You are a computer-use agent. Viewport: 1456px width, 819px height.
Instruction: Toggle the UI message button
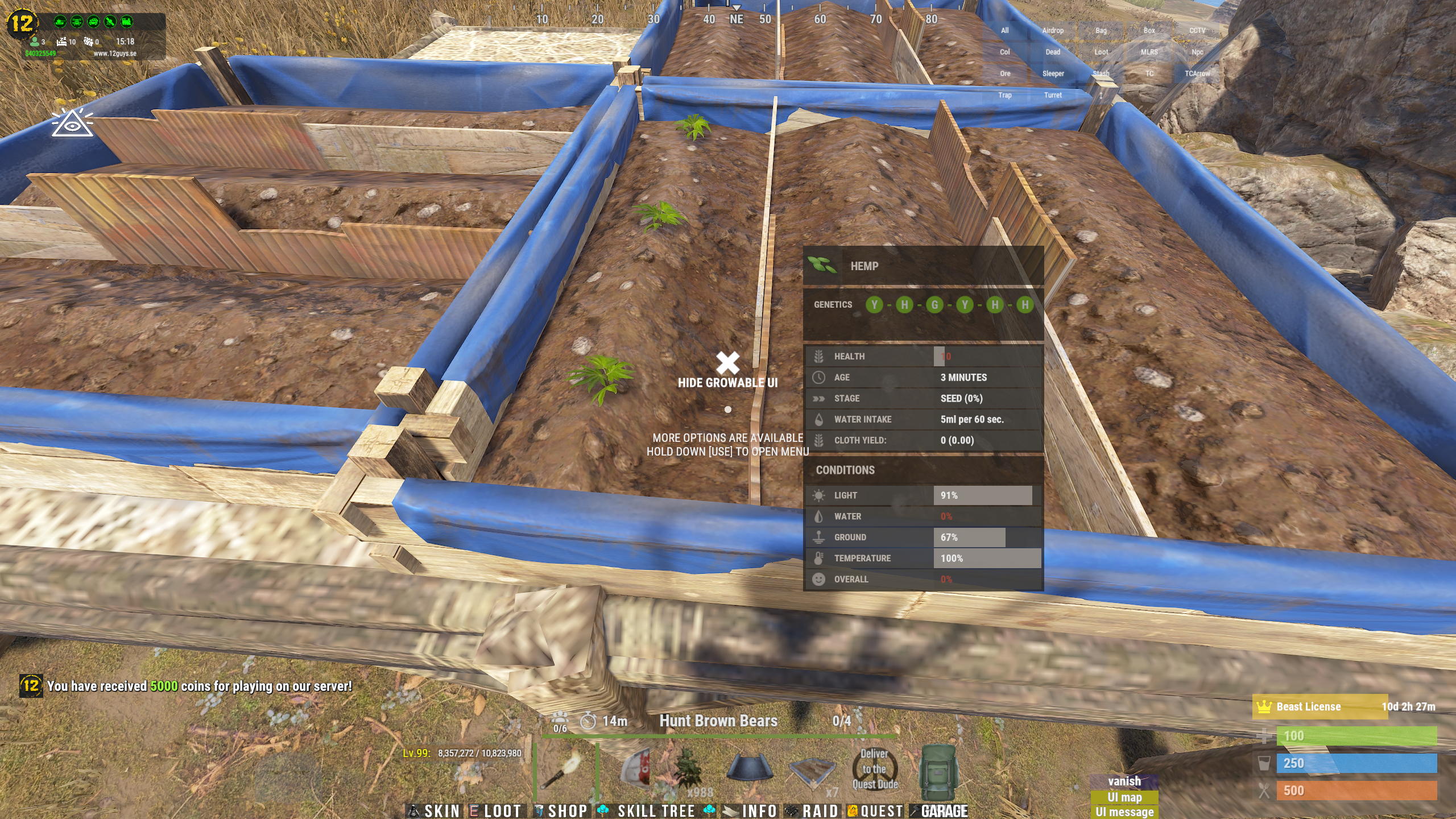click(1124, 812)
